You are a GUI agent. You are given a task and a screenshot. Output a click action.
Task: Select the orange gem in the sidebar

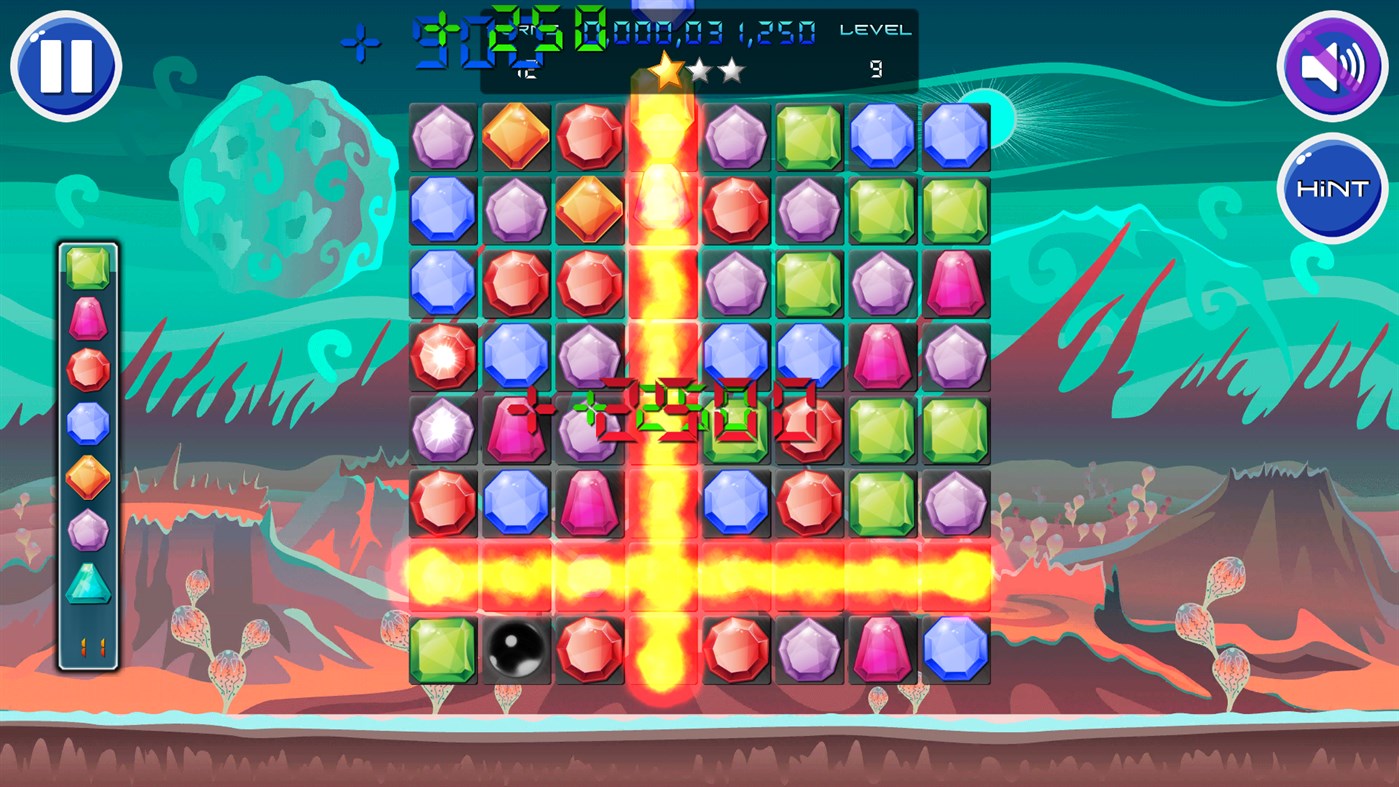[85, 478]
